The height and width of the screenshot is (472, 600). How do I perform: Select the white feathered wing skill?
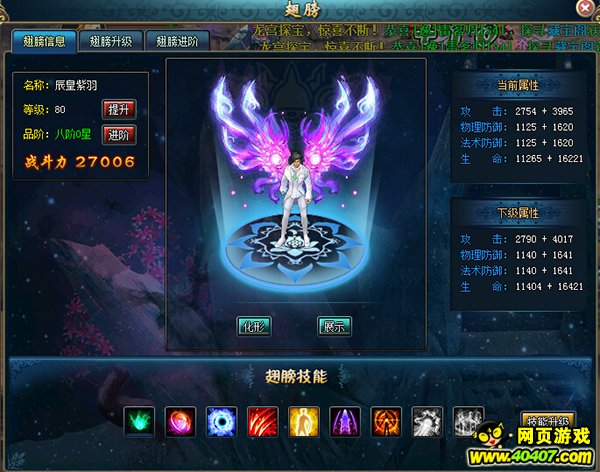[x=427, y=421]
